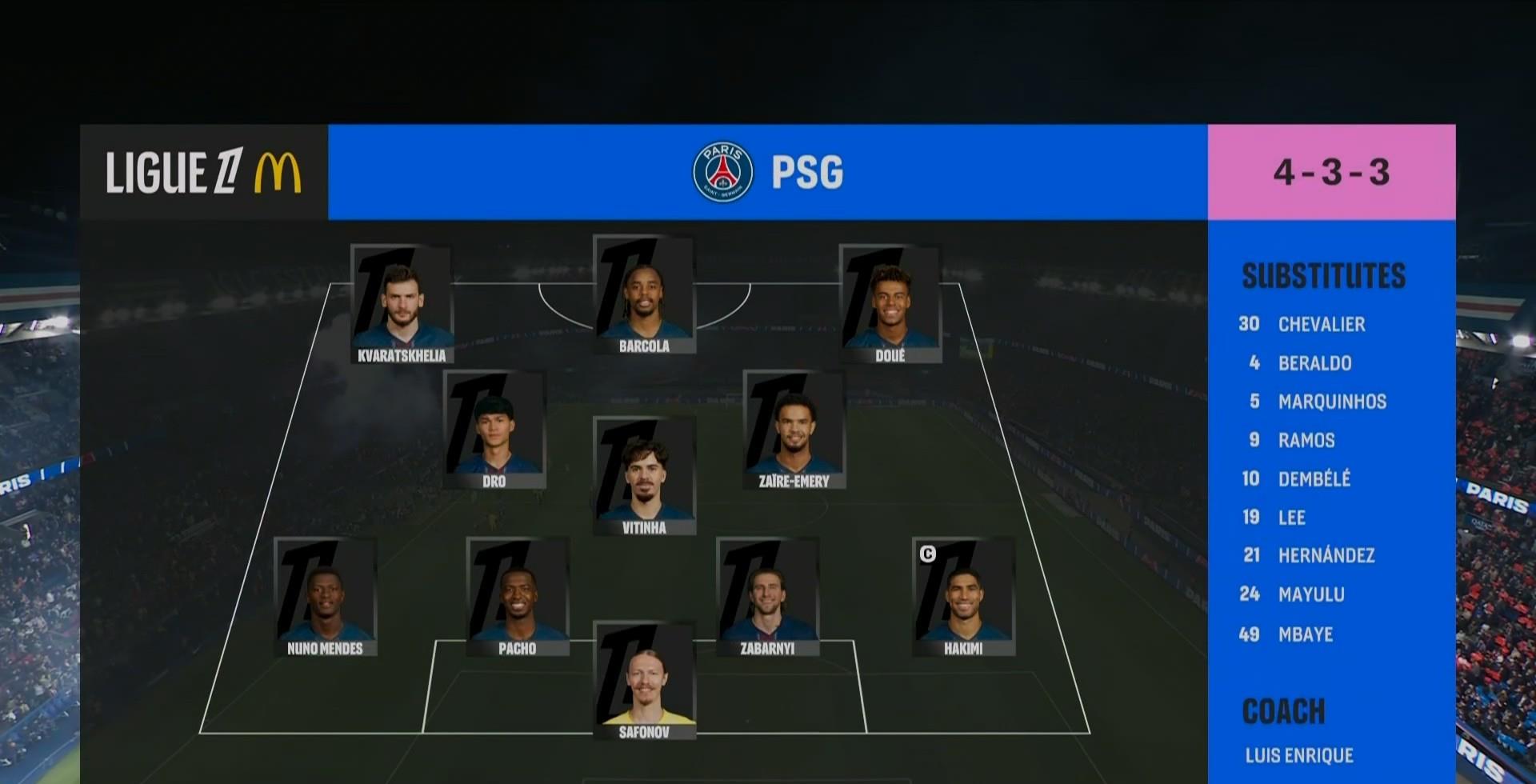Select captain Hakimi's card

963,597
